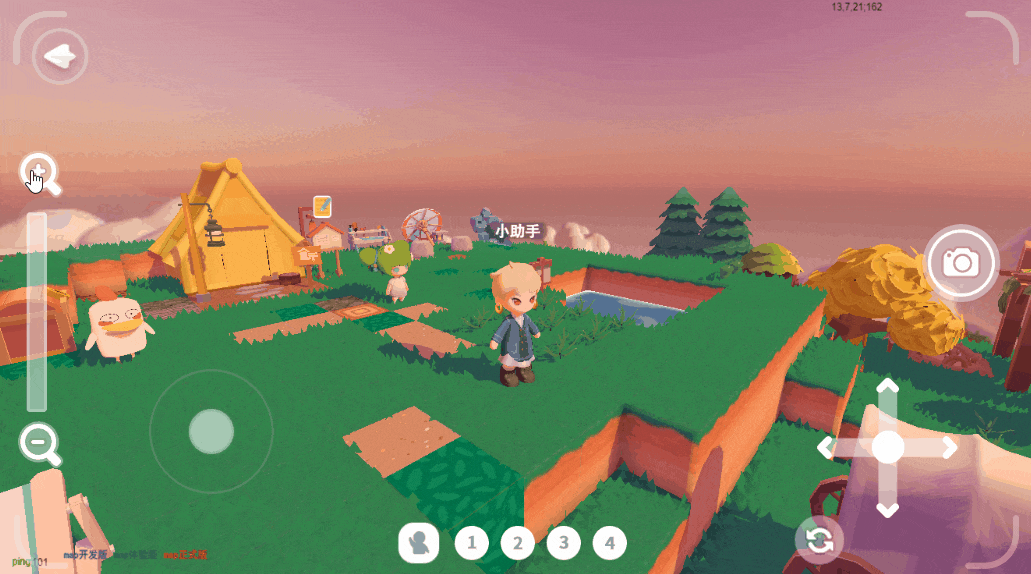The width and height of the screenshot is (1031, 574).
Task: Choose preset number 2
Action: (518, 543)
